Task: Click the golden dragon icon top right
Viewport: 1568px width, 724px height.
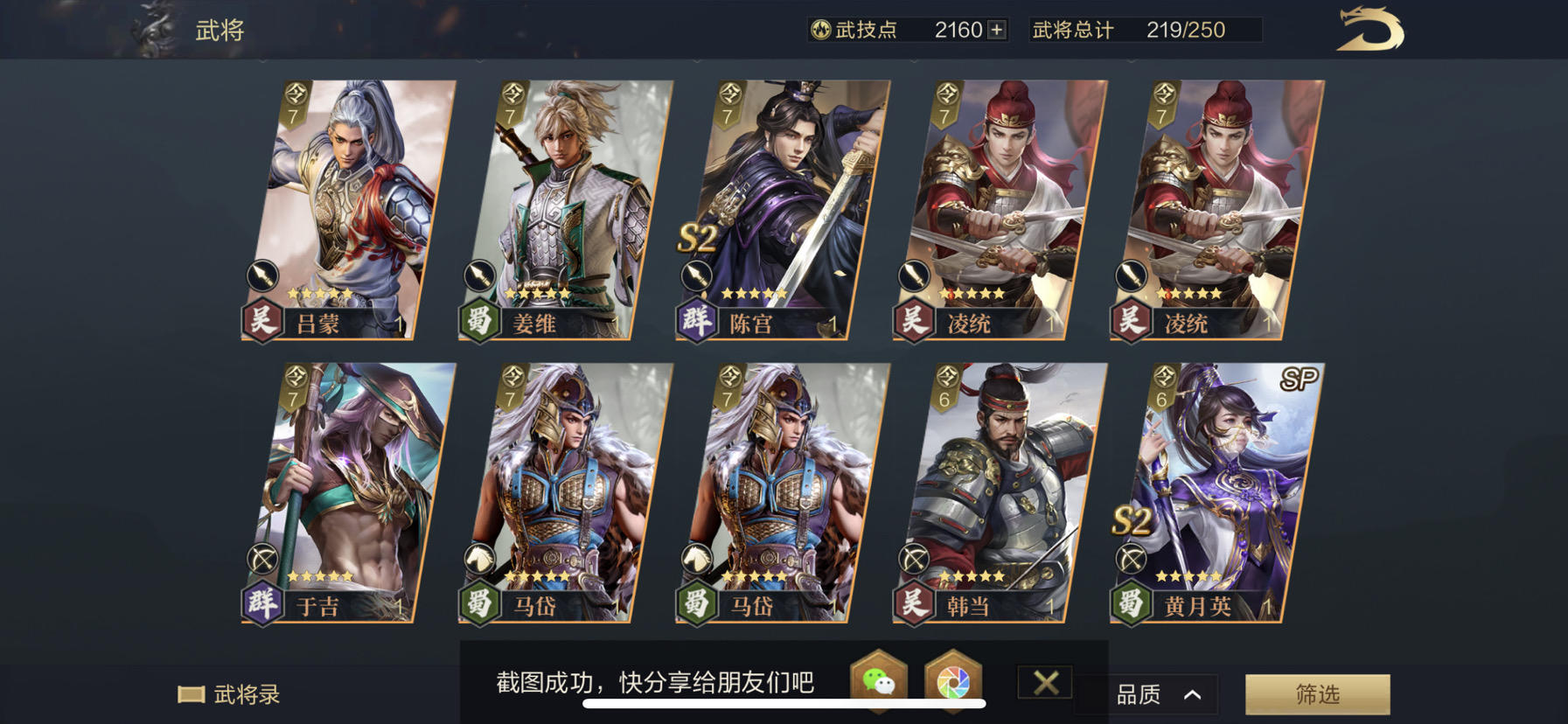Action: (1369, 31)
